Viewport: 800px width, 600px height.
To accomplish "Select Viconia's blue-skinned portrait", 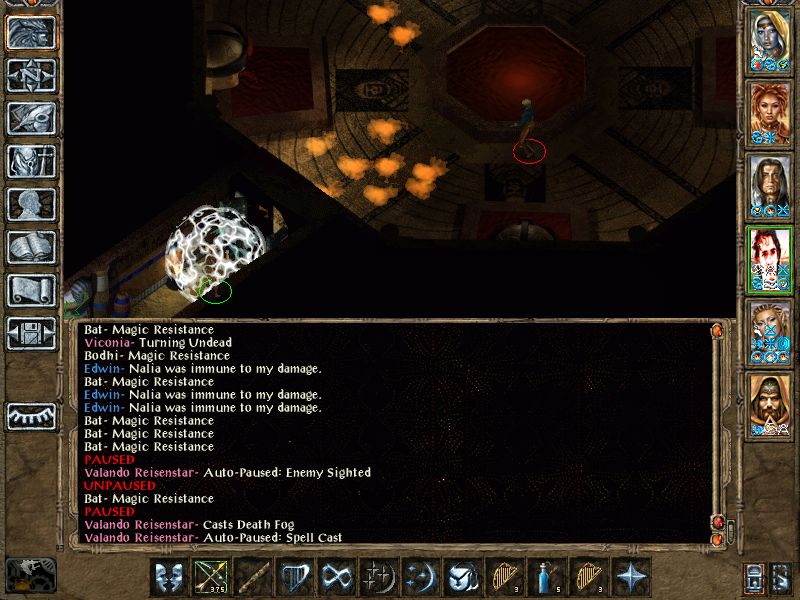I will click(x=771, y=40).
